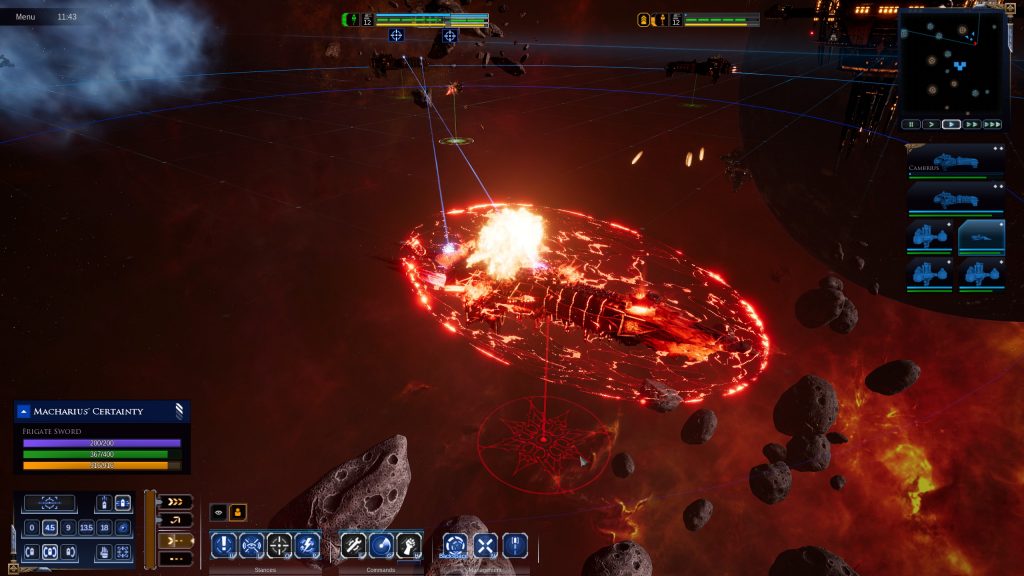Activate the crosshair lock-on stance
1024x576 pixels.
[279, 545]
